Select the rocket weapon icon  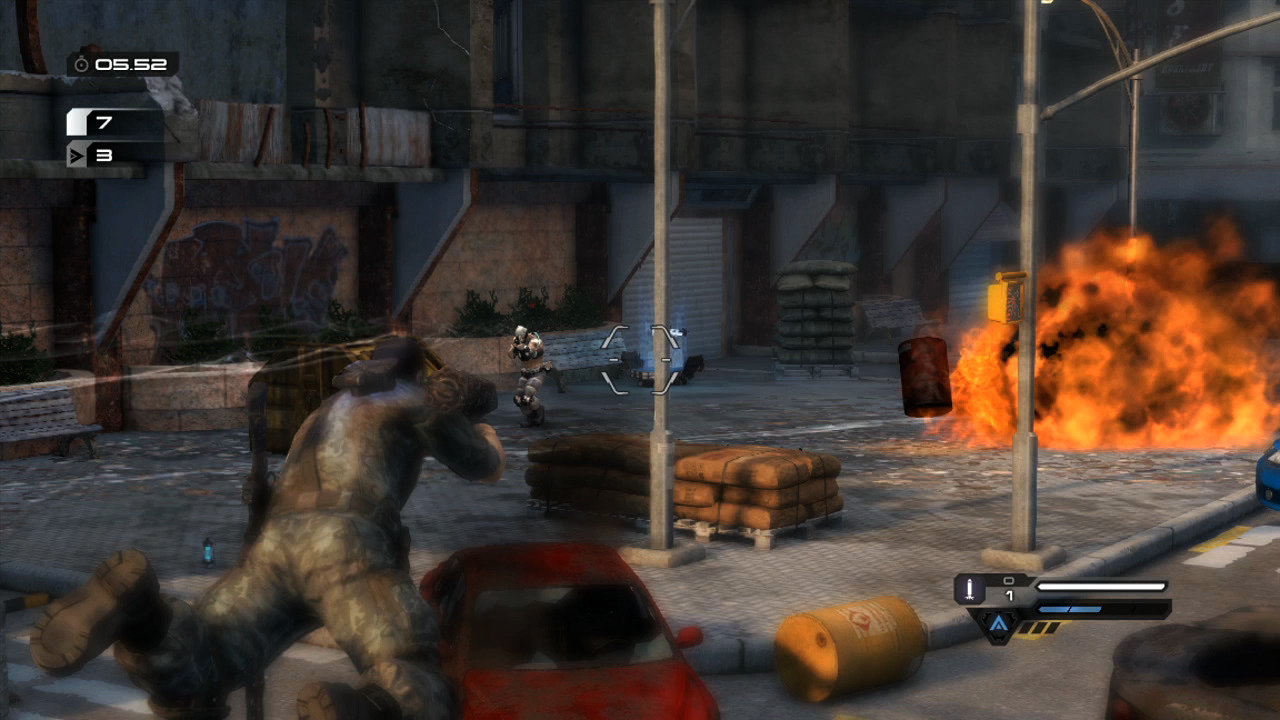click(969, 589)
